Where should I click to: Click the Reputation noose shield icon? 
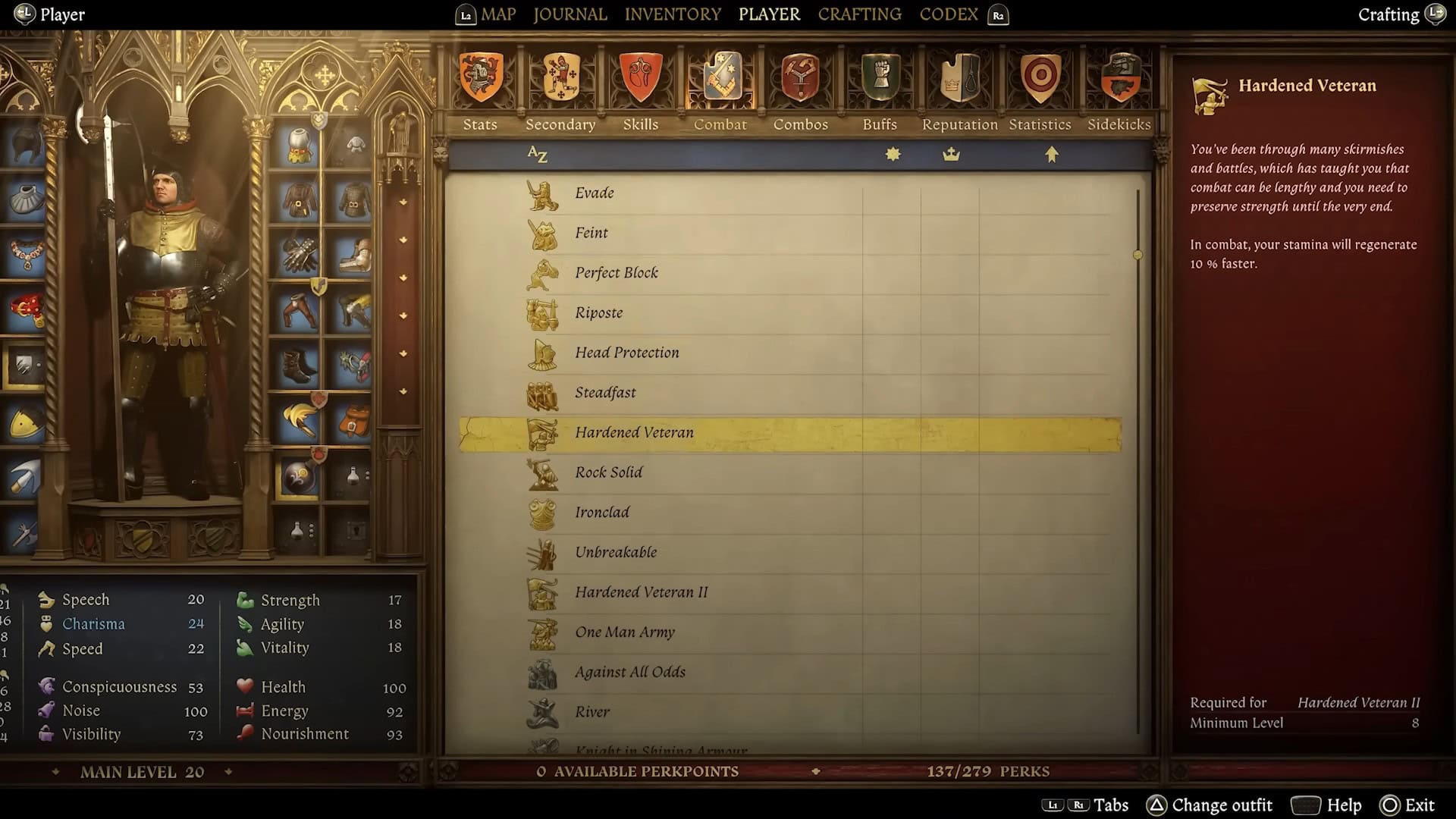point(959,76)
